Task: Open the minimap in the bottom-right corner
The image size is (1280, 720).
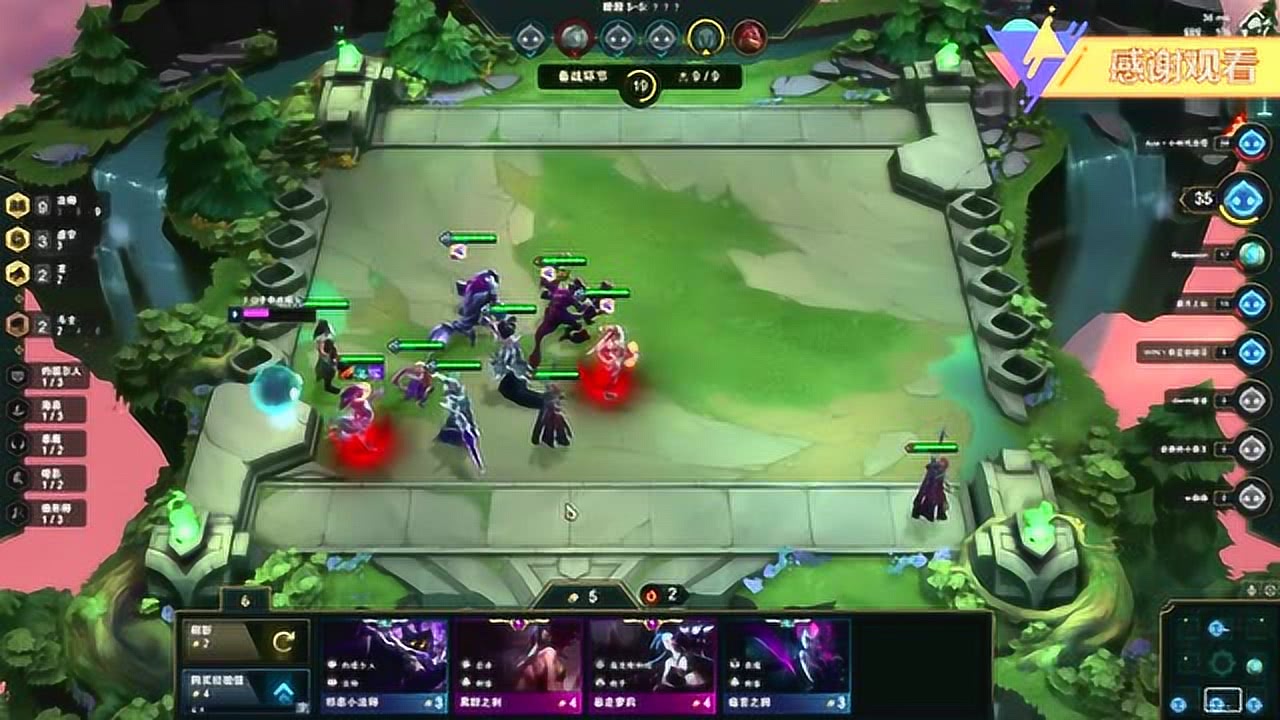Action: [1221, 658]
